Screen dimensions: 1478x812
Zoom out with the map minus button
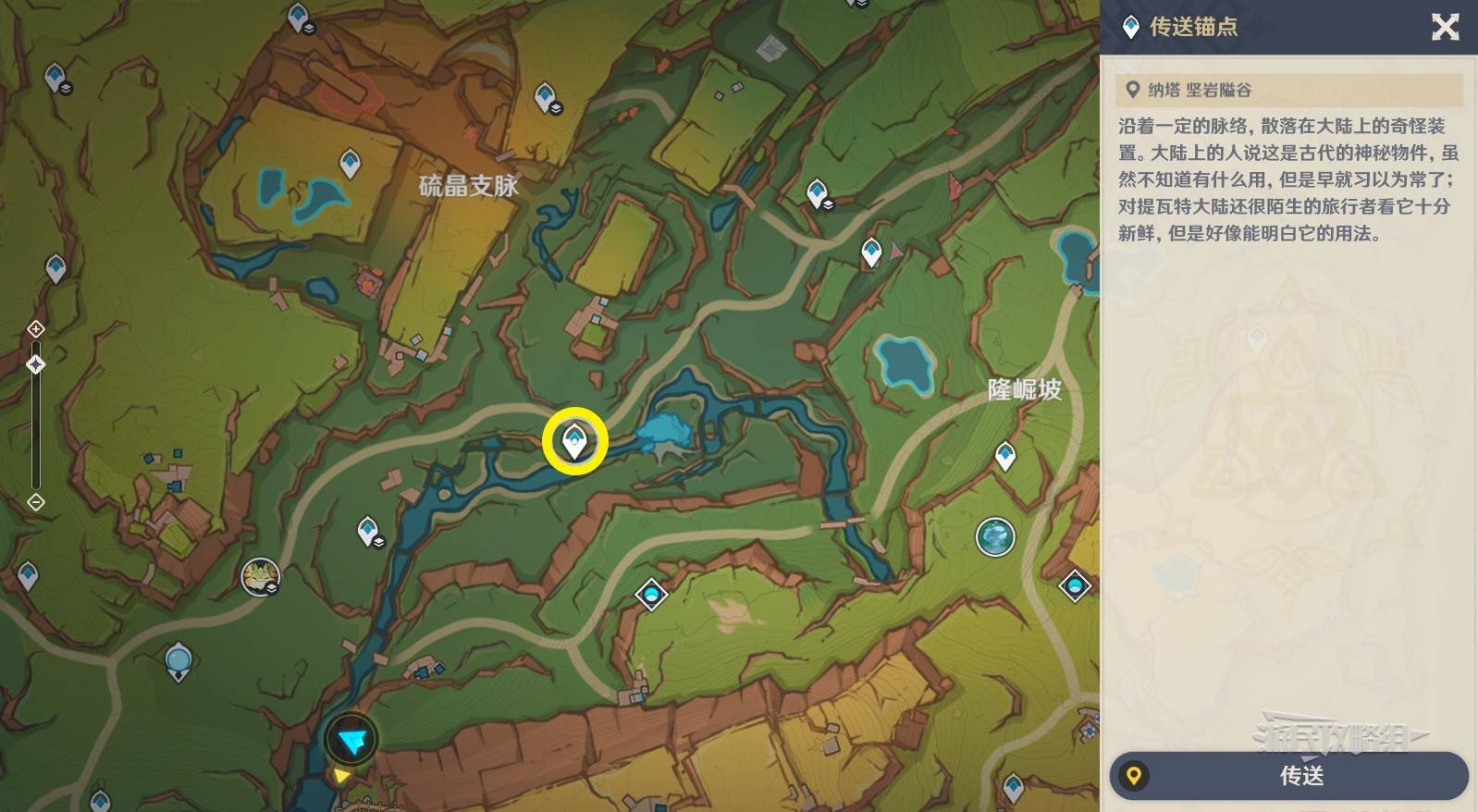click(35, 502)
